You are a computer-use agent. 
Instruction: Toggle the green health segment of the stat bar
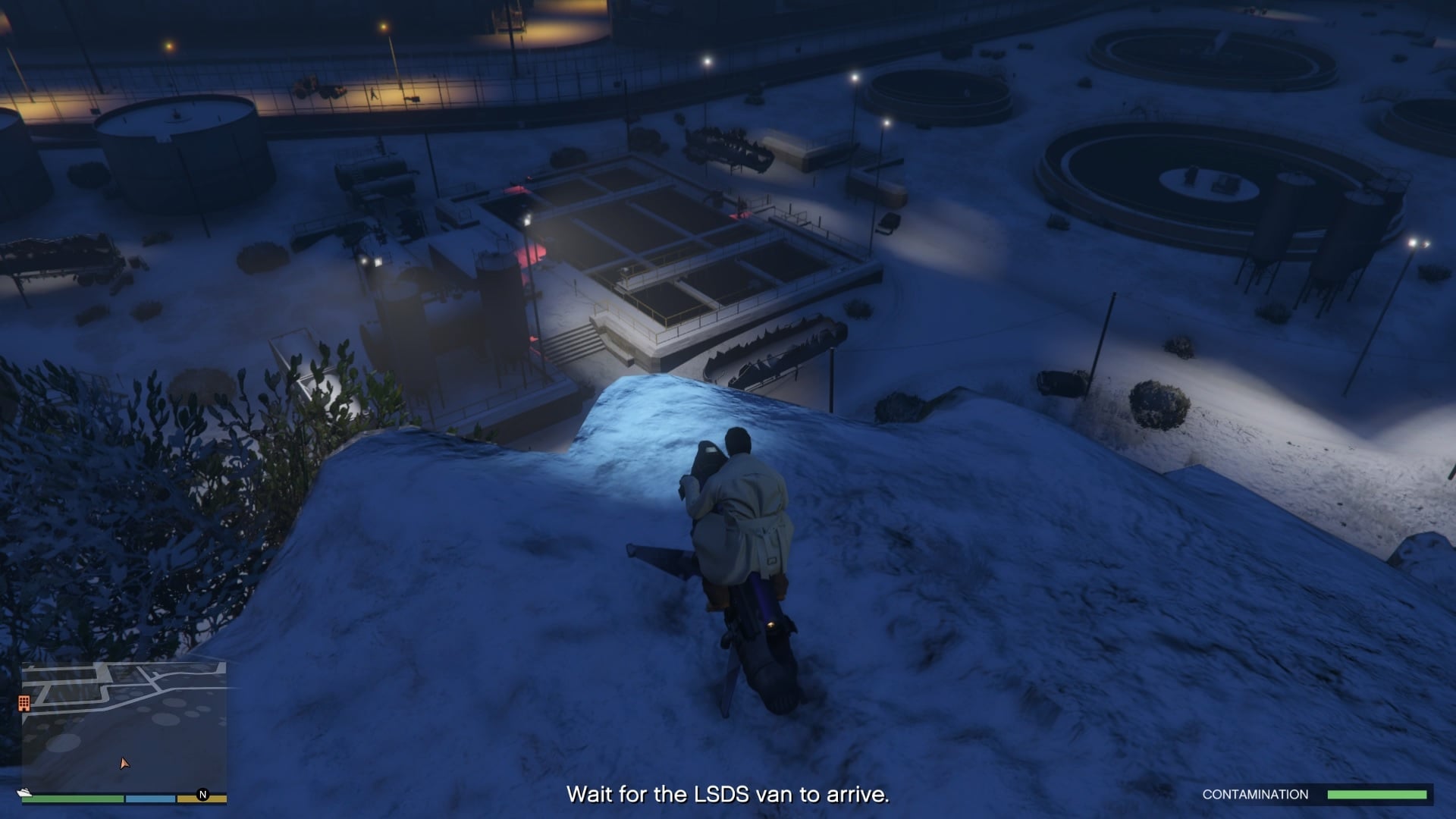tap(72, 799)
